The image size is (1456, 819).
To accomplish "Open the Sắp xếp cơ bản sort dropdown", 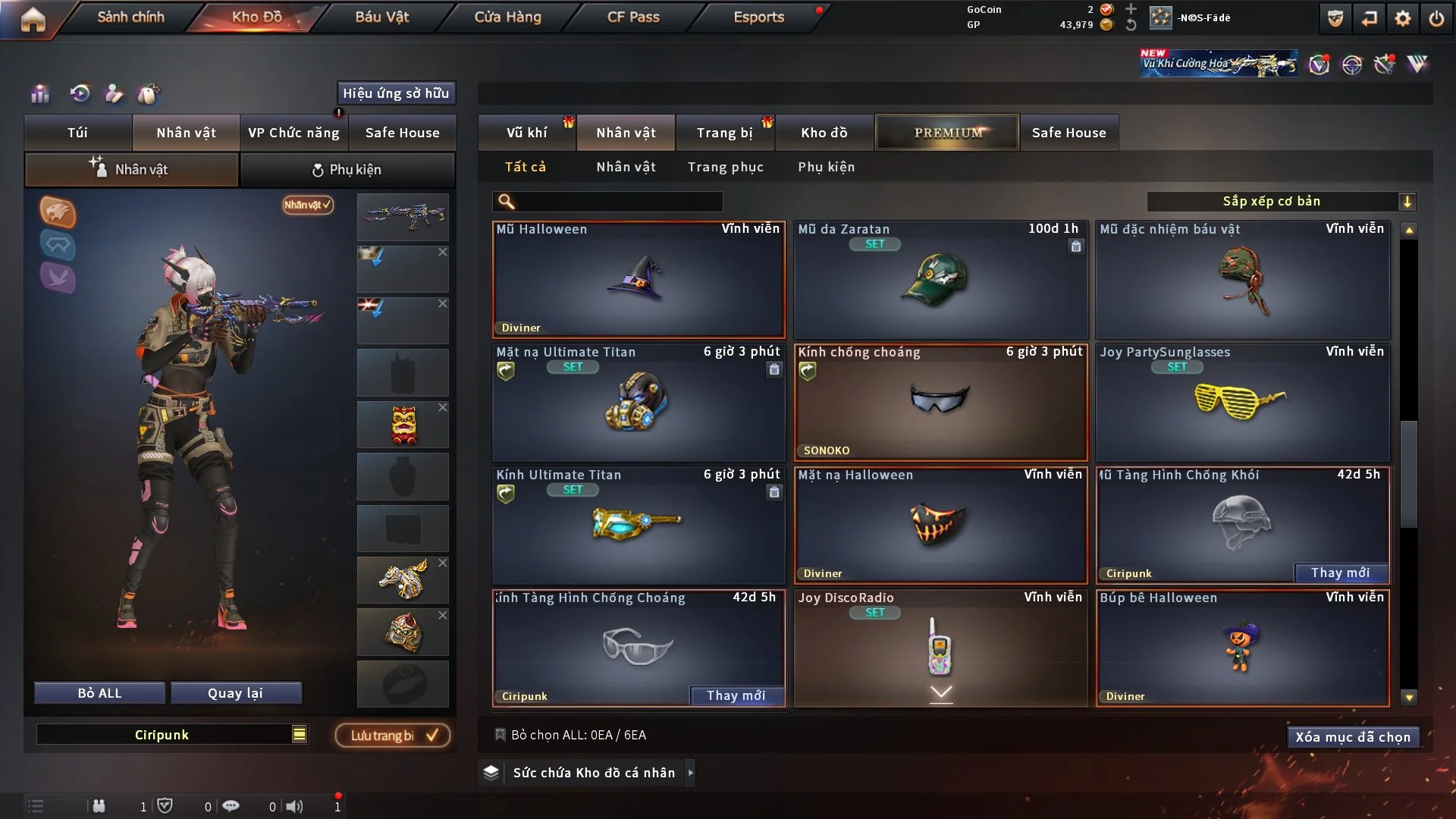I will click(1281, 201).
